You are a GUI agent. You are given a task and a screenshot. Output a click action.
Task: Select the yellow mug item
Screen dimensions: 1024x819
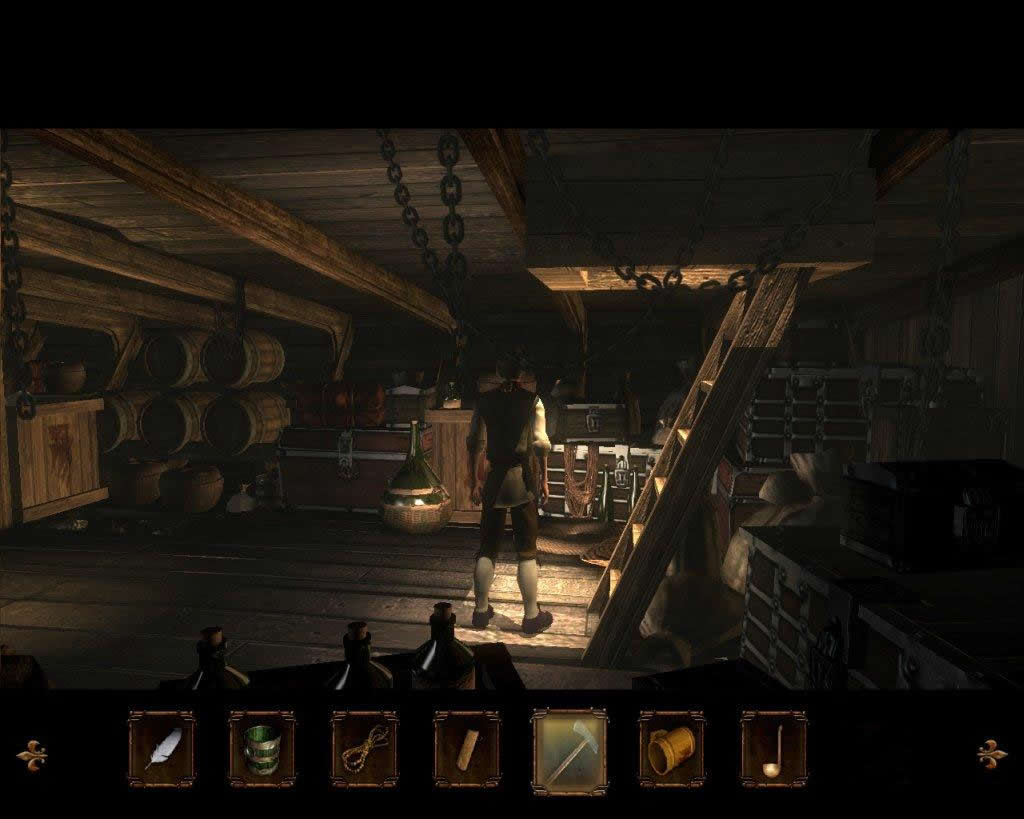click(672, 749)
